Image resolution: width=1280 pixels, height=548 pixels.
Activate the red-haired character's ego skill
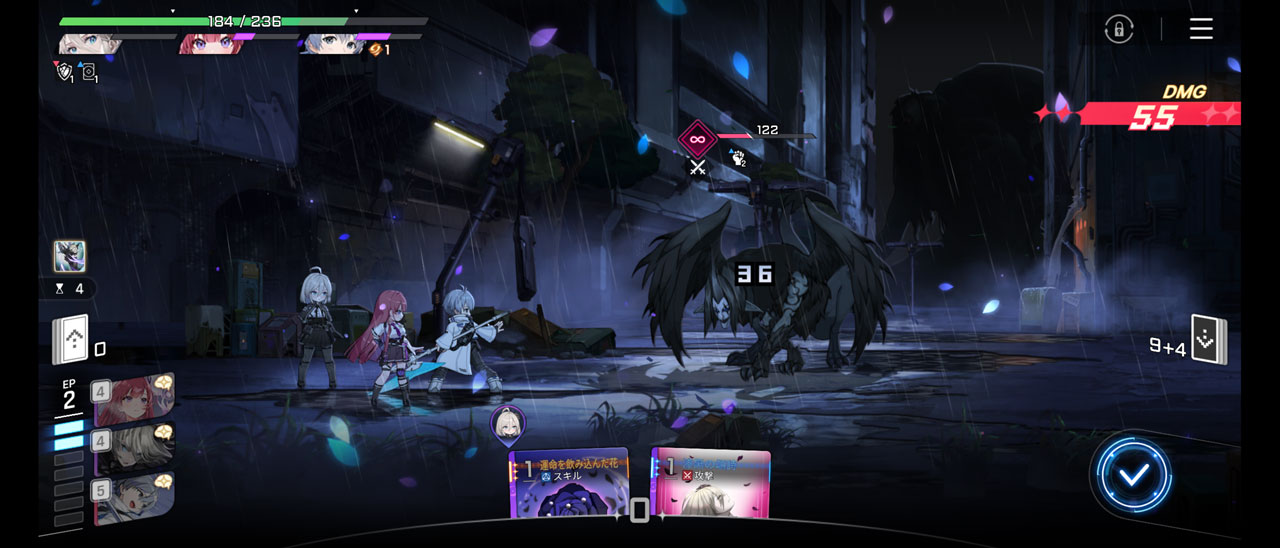coord(135,400)
